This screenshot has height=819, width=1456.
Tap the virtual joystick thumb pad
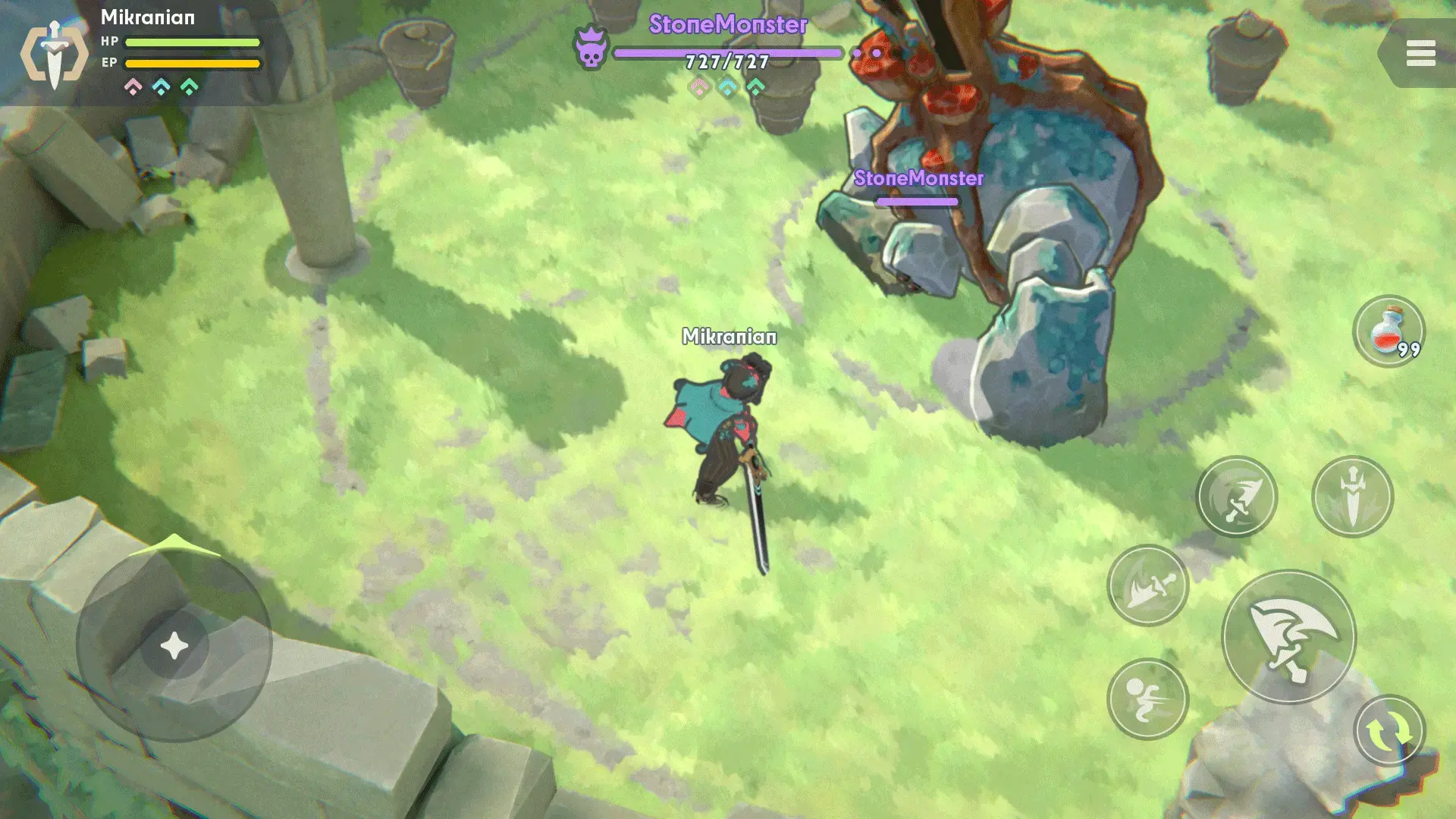click(174, 645)
